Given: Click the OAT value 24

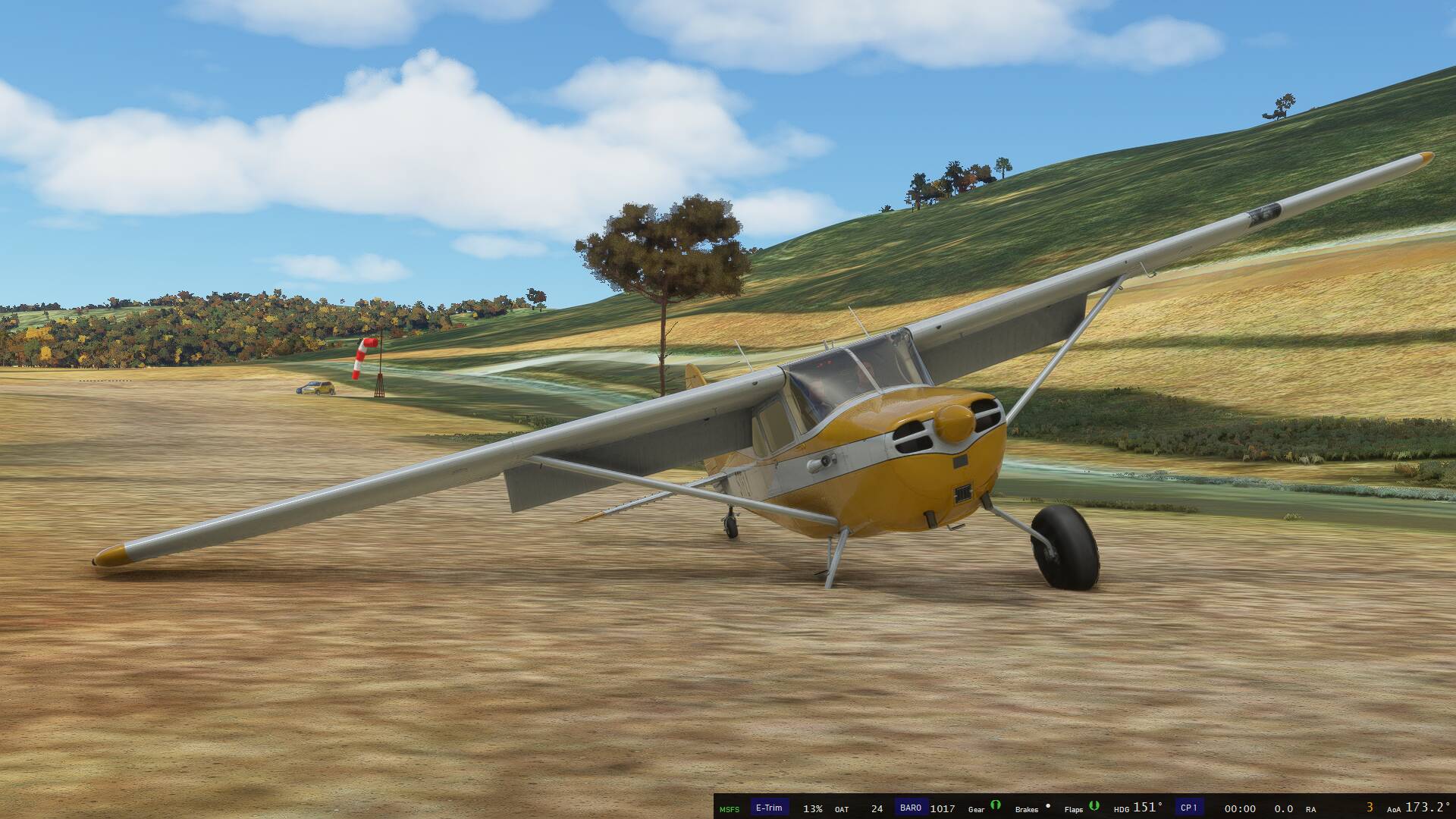Looking at the screenshot, I should tap(877, 808).
